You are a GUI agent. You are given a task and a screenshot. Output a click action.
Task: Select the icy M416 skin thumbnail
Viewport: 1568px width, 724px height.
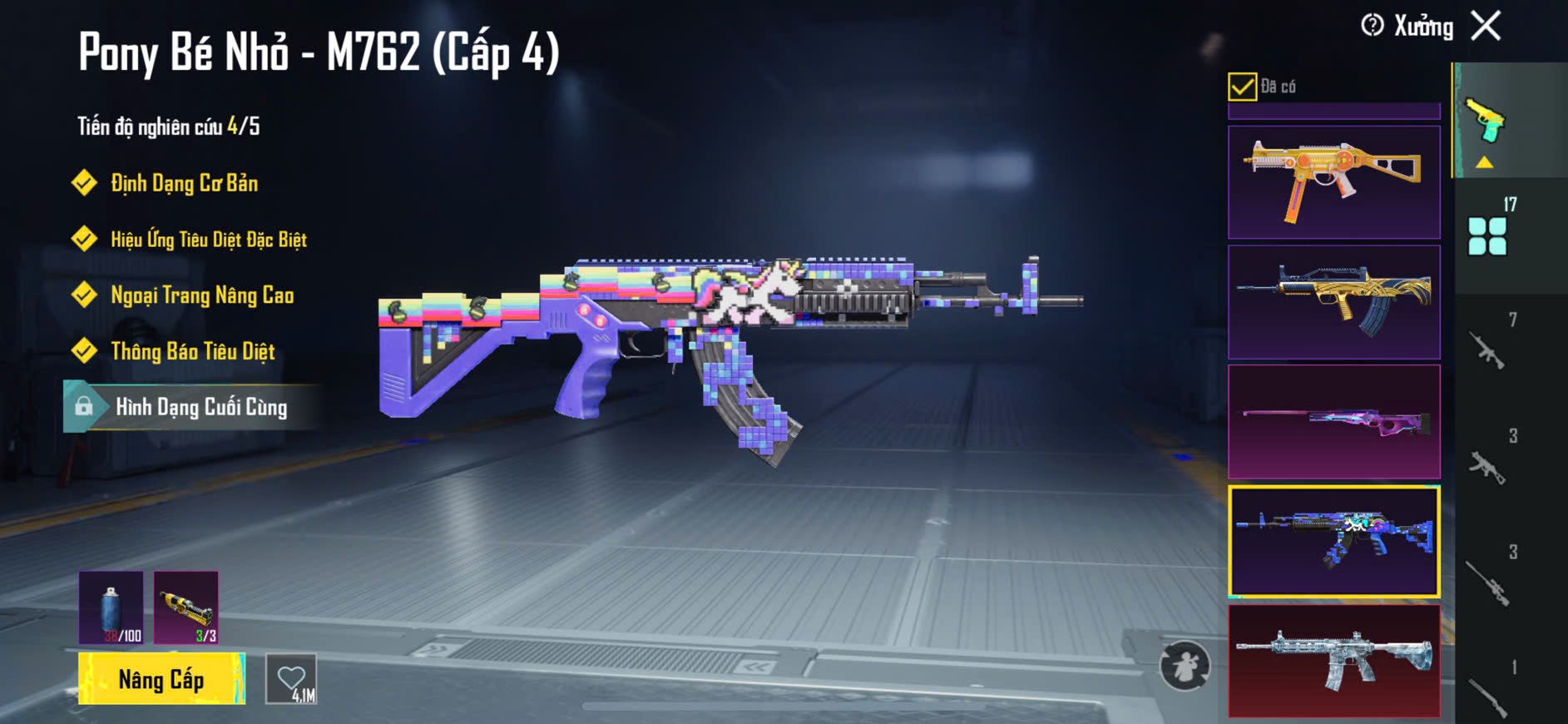(x=1333, y=661)
